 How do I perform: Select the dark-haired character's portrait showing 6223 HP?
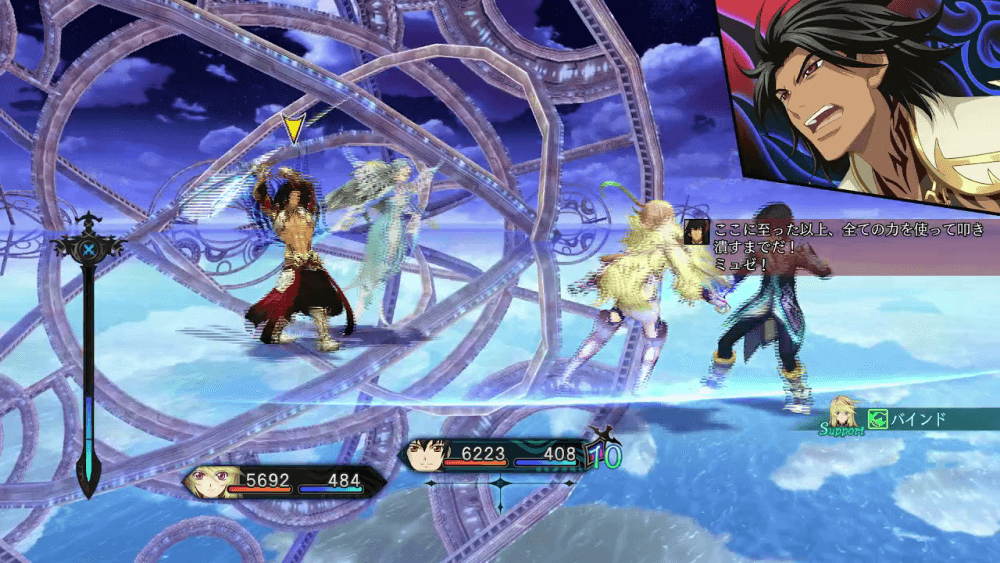click(425, 456)
